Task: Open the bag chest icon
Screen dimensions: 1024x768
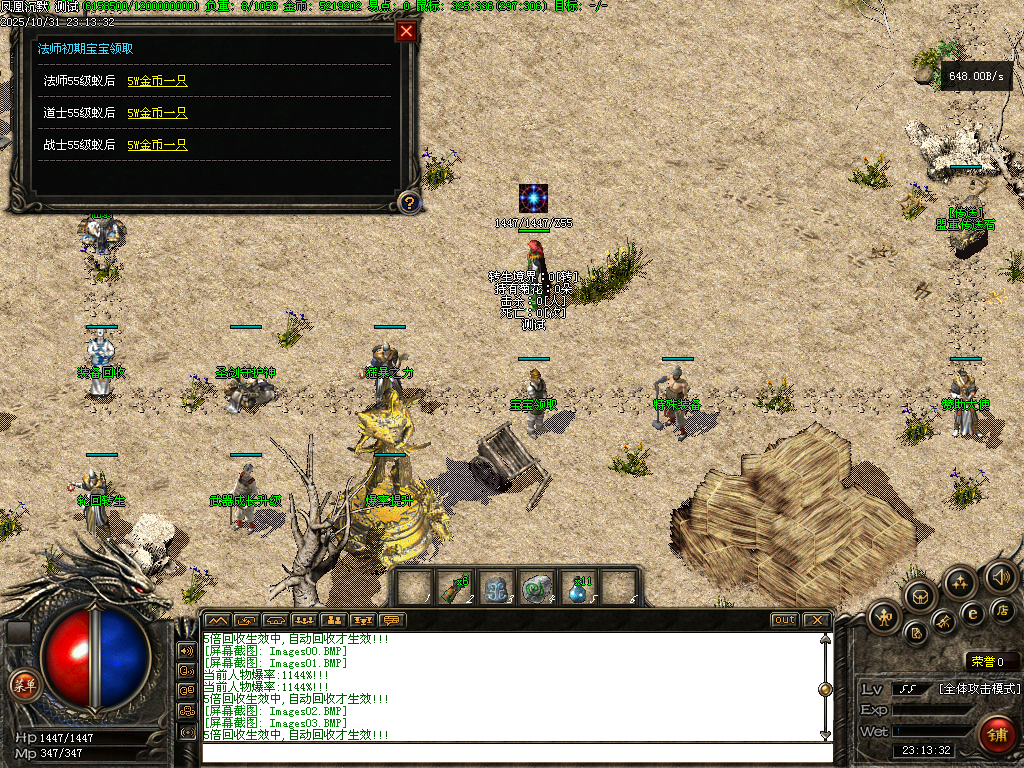Action: click(x=921, y=597)
